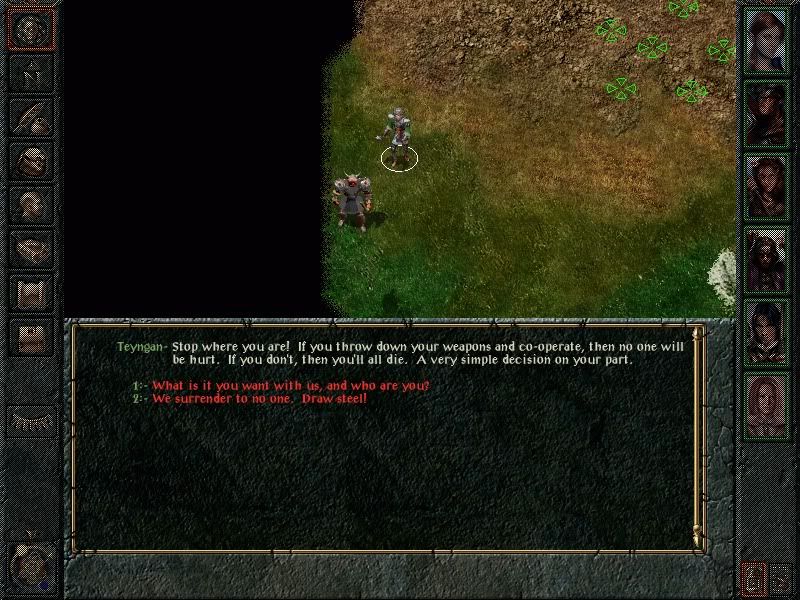Open the journal with the quill icon
Image resolution: width=800 pixels, height=600 pixels.
tap(30, 116)
